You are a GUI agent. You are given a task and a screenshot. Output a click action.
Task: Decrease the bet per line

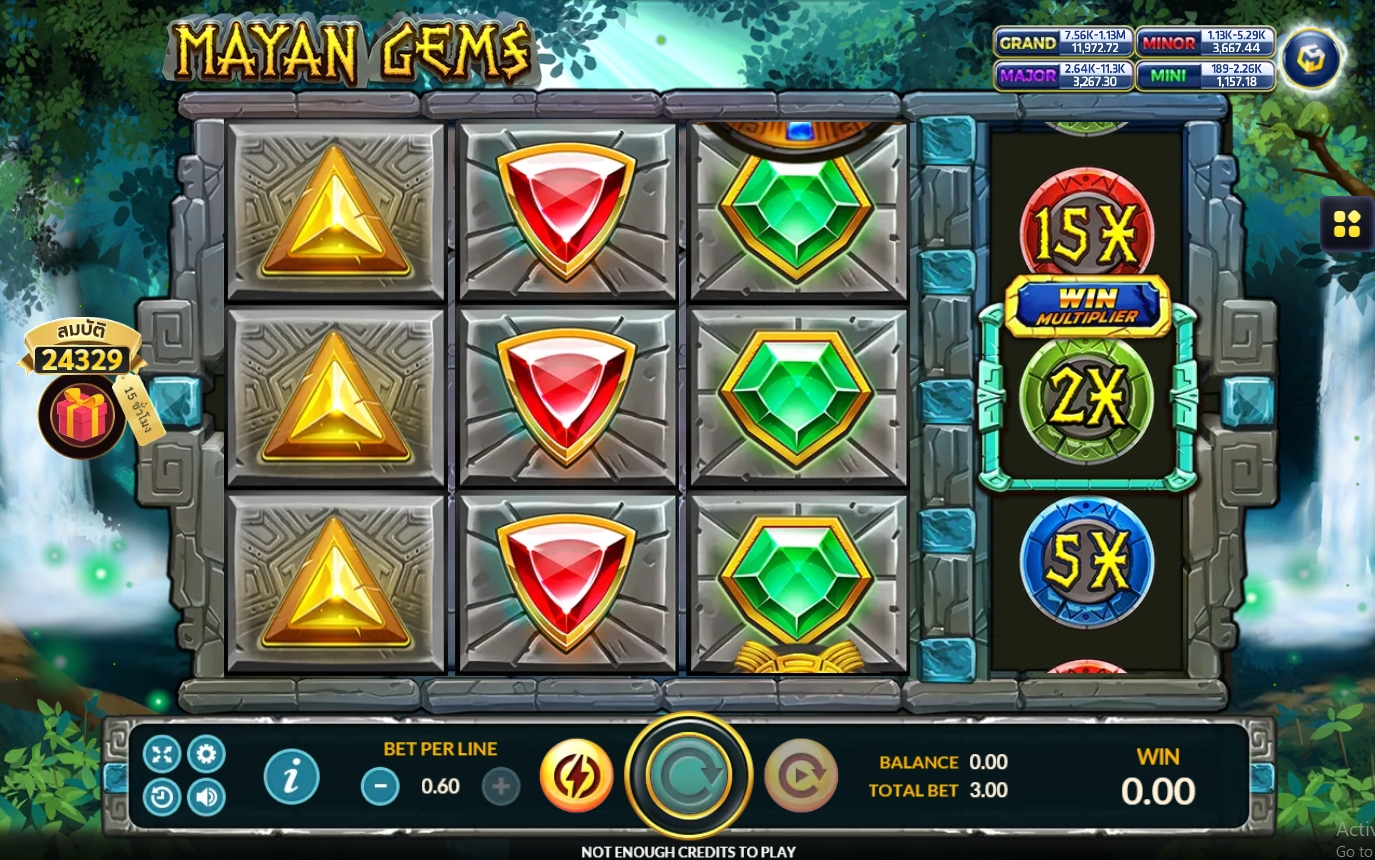tap(380, 787)
